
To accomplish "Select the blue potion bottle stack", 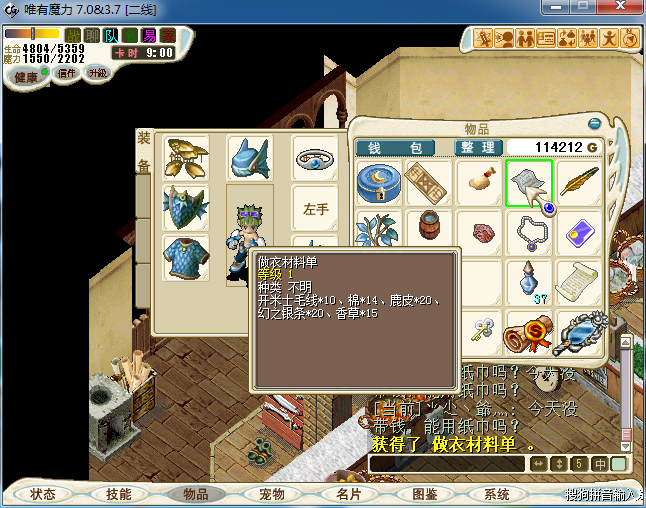I will click(530, 281).
